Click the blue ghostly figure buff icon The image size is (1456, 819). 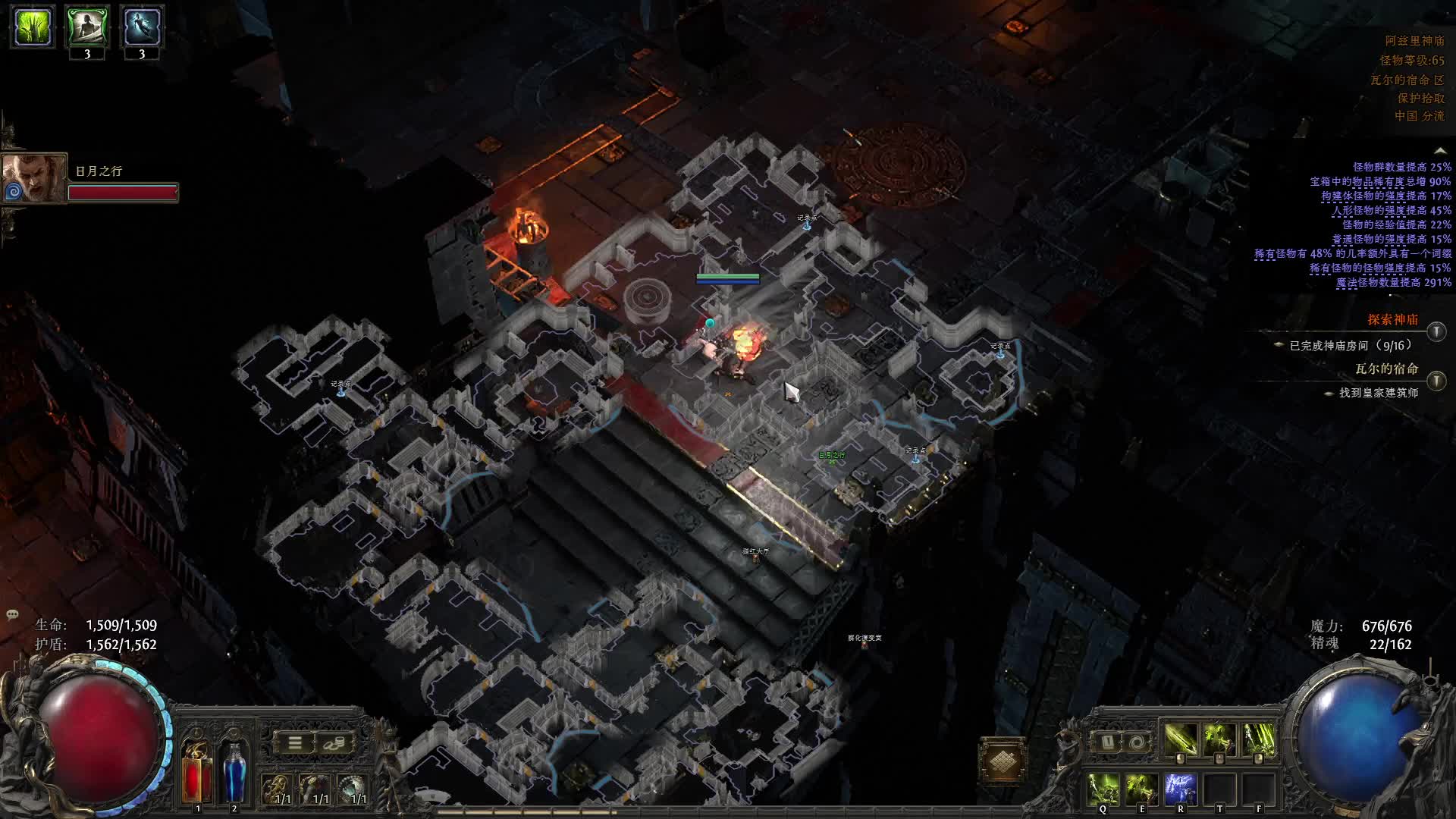(142, 27)
